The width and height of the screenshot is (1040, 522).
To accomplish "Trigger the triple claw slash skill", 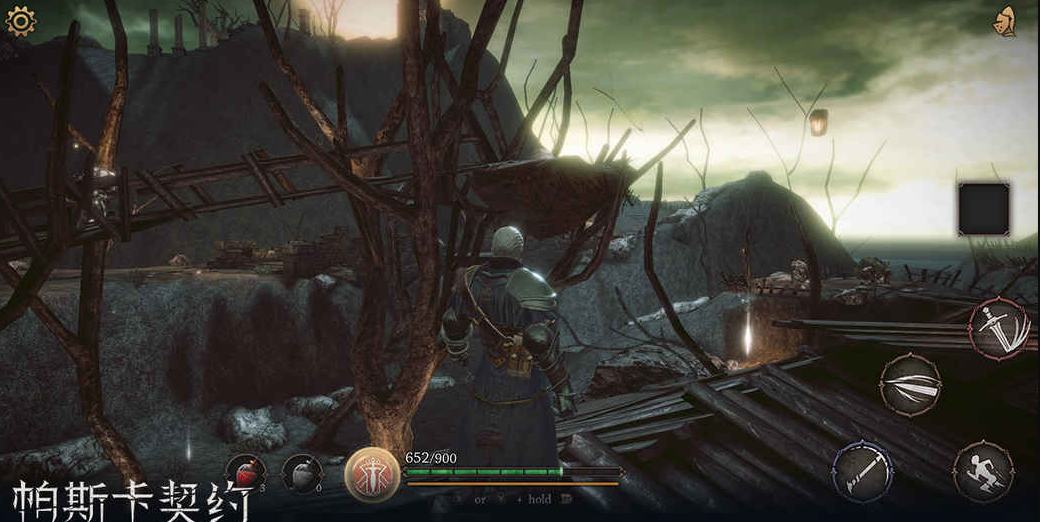I will tap(910, 384).
